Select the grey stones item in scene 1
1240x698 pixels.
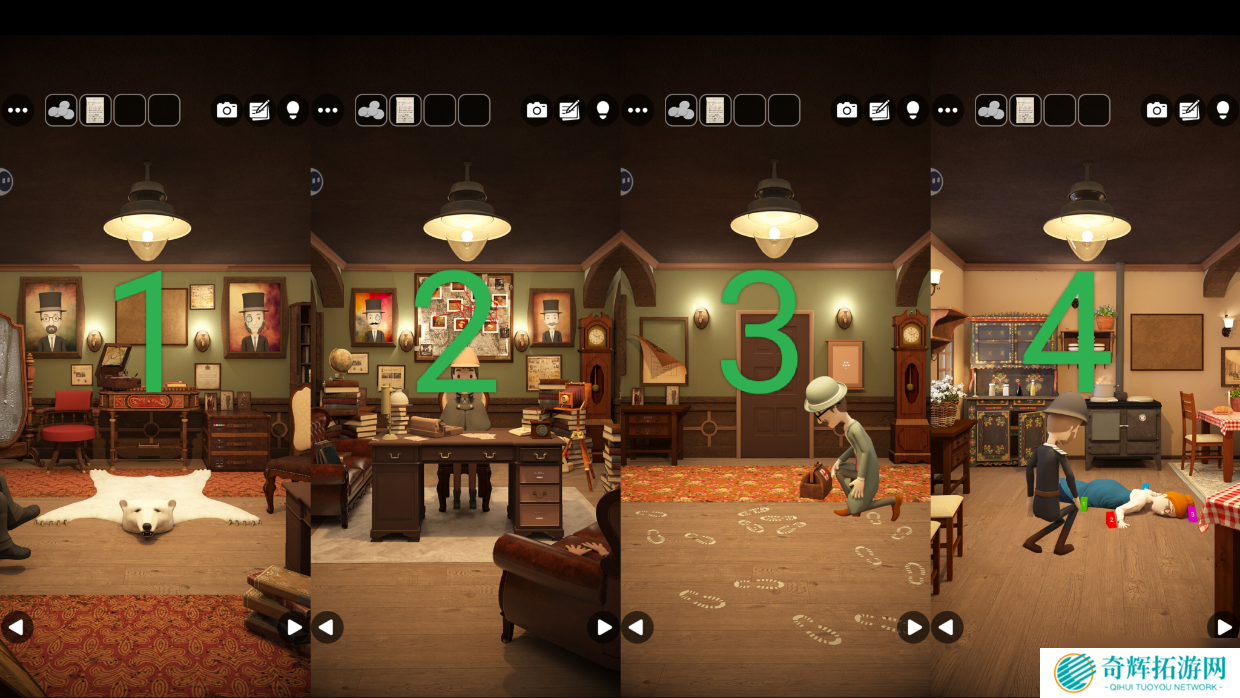[61, 110]
